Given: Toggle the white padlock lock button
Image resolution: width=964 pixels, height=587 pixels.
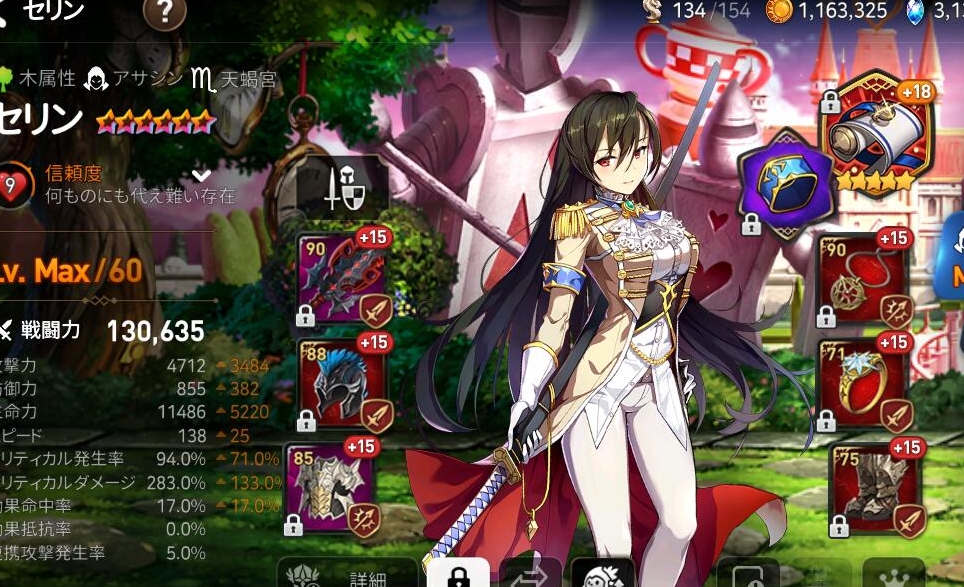Looking at the screenshot, I should pos(458,576).
